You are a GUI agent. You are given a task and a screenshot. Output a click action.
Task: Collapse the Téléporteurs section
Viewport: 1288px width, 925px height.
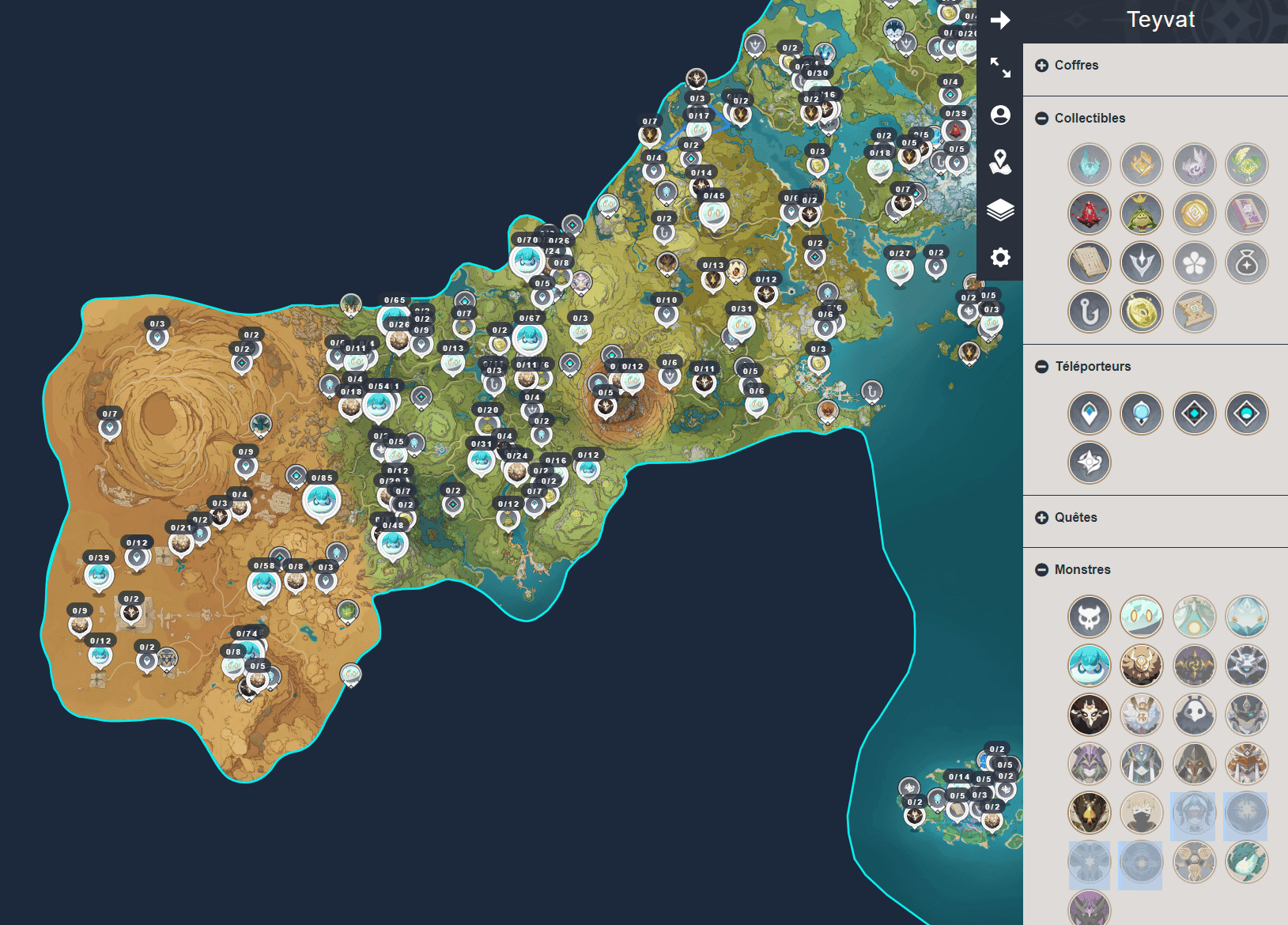1042,367
